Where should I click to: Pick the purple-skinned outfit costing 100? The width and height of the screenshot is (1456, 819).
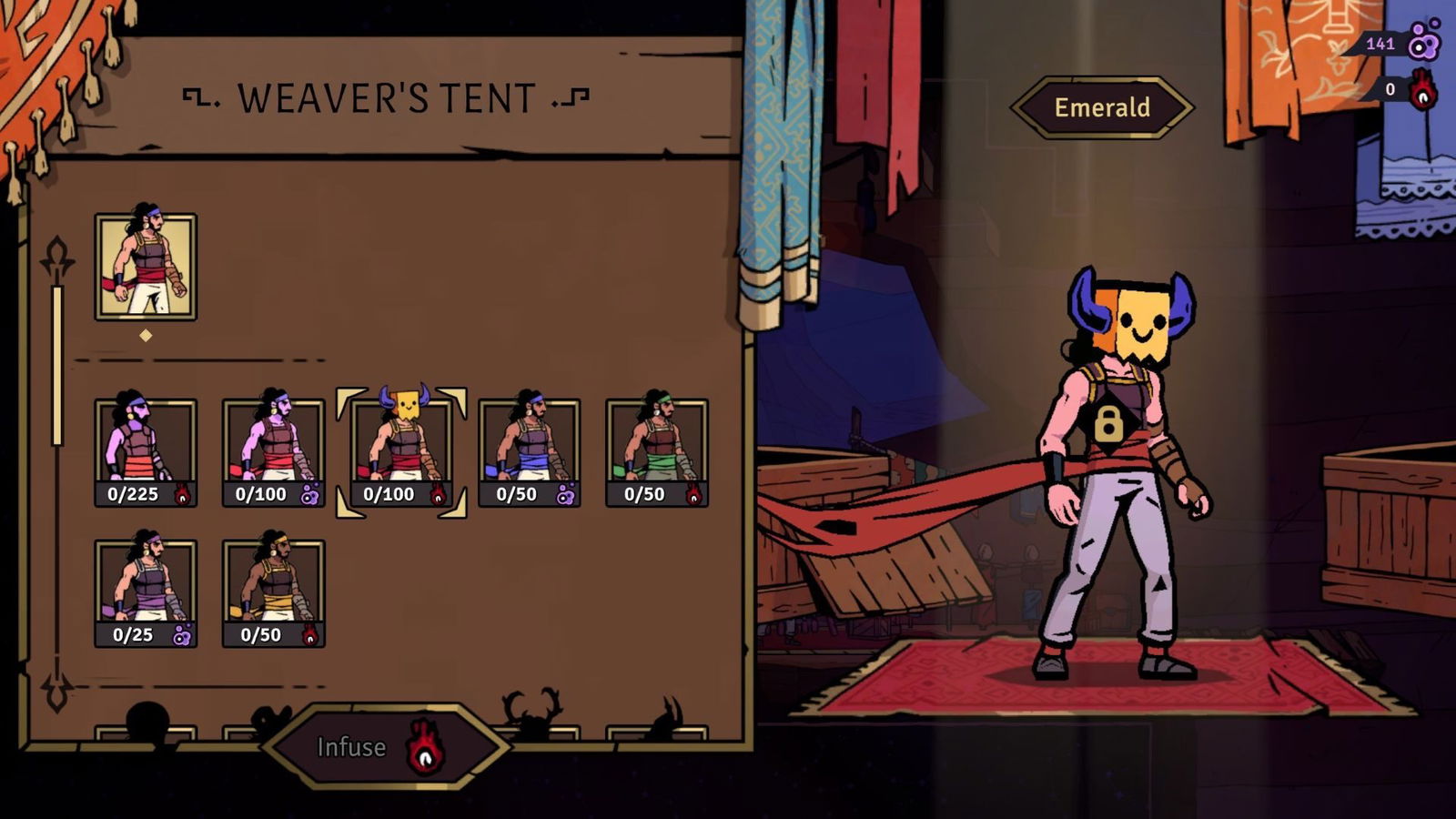273,452
